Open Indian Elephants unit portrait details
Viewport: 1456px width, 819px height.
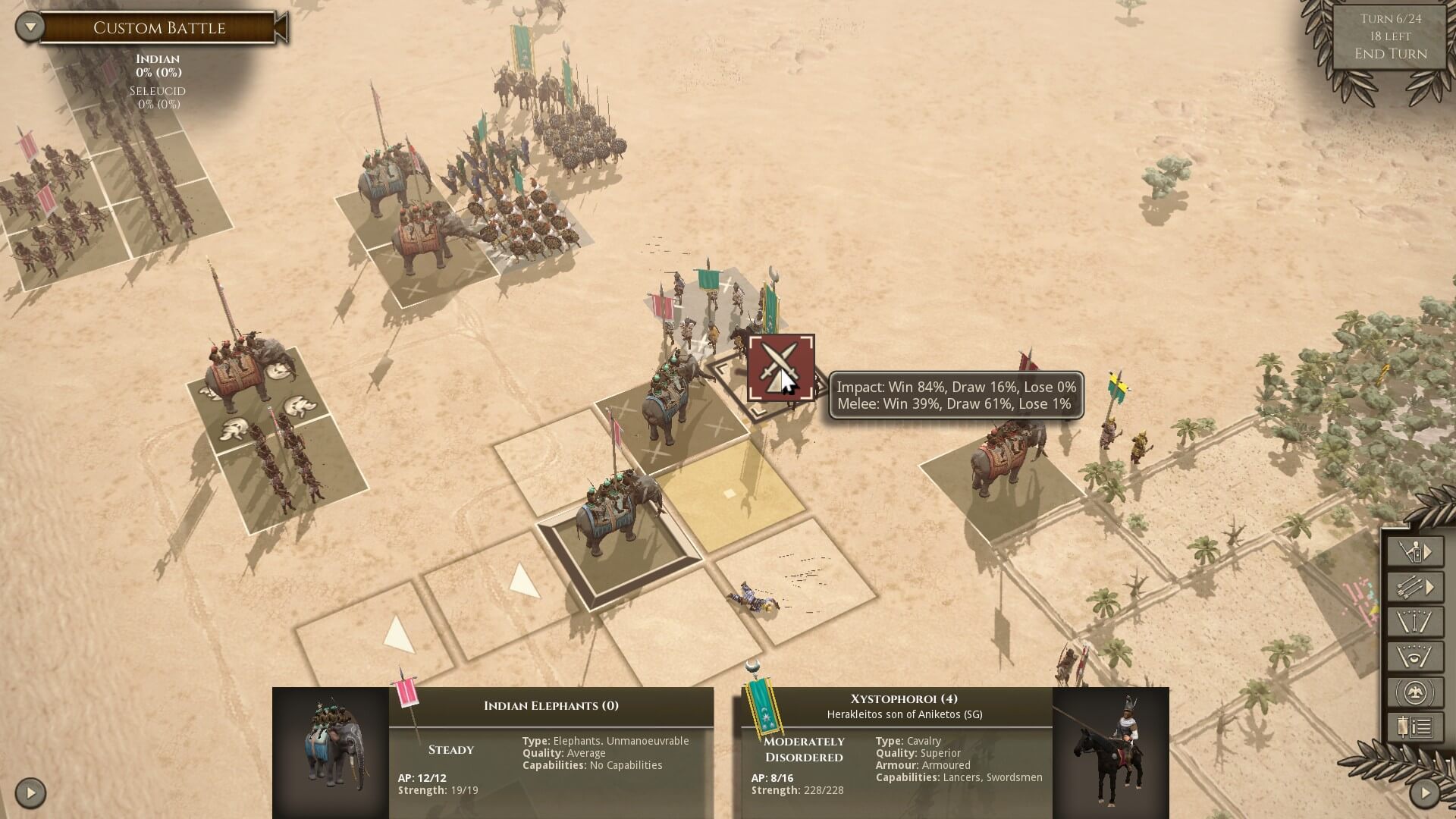pyautogui.click(x=331, y=752)
